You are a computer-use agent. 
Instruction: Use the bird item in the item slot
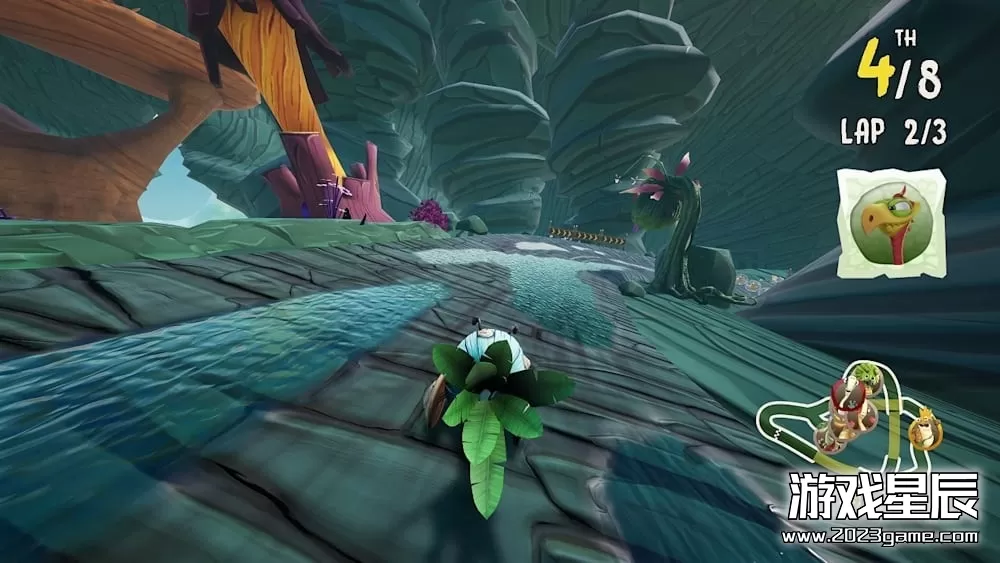(890, 221)
